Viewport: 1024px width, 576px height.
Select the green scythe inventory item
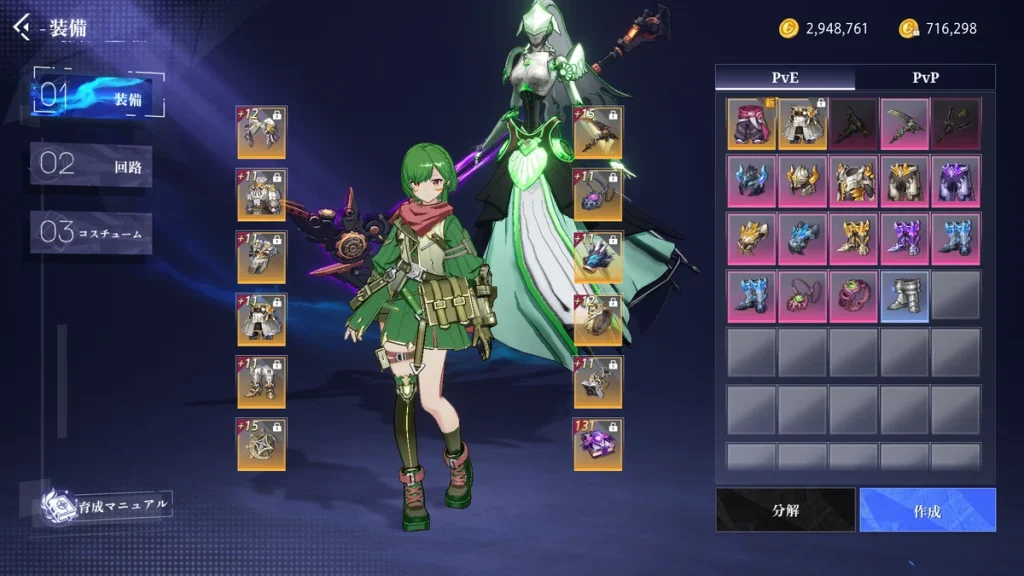pos(904,124)
